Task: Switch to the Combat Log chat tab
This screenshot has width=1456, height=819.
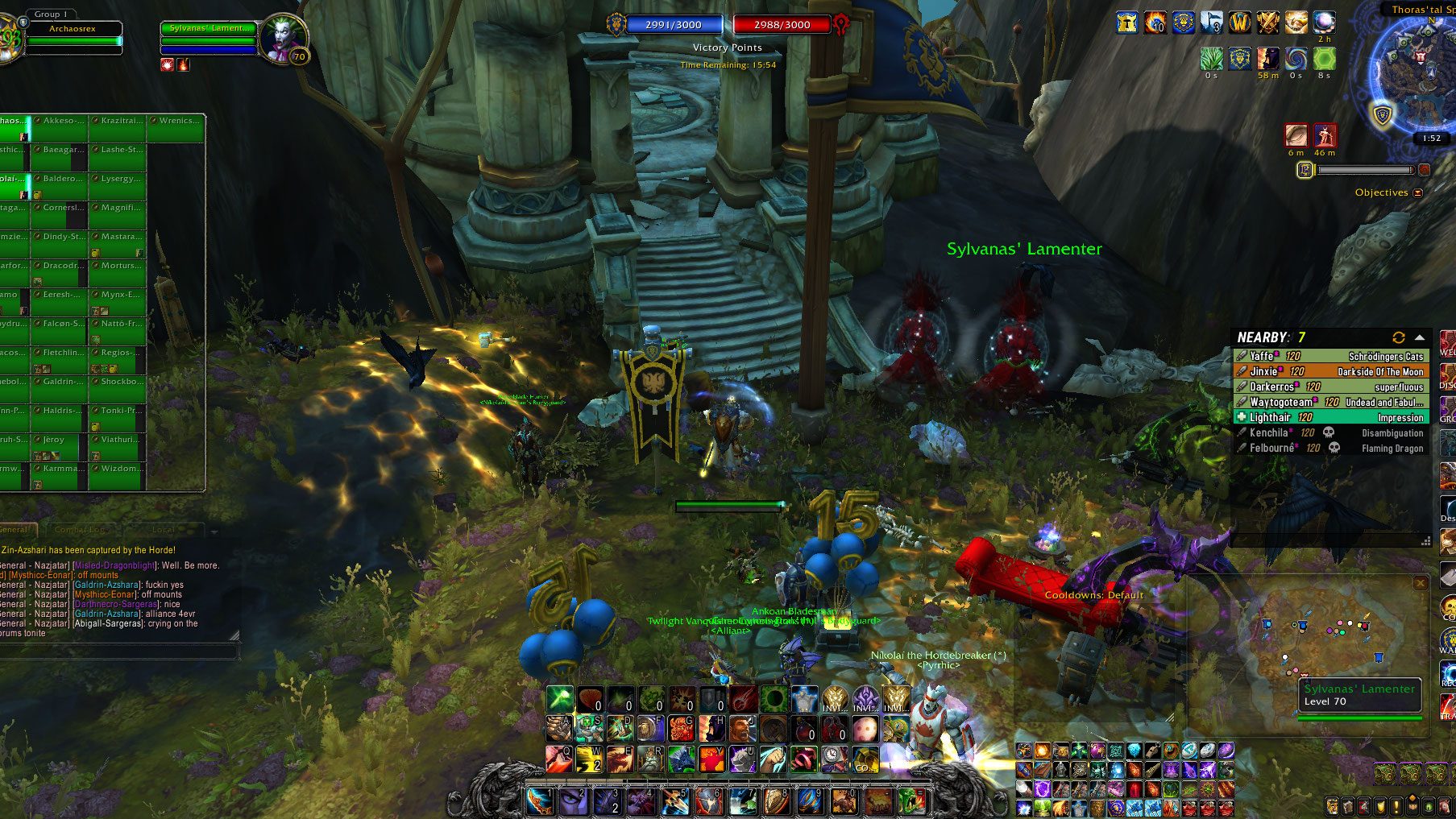Action: 81,530
